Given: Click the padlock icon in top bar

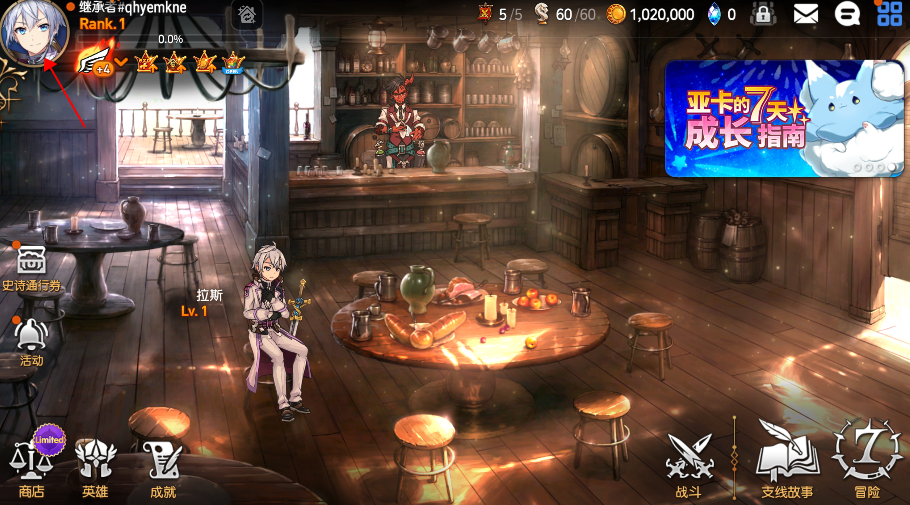Looking at the screenshot, I should (764, 14).
